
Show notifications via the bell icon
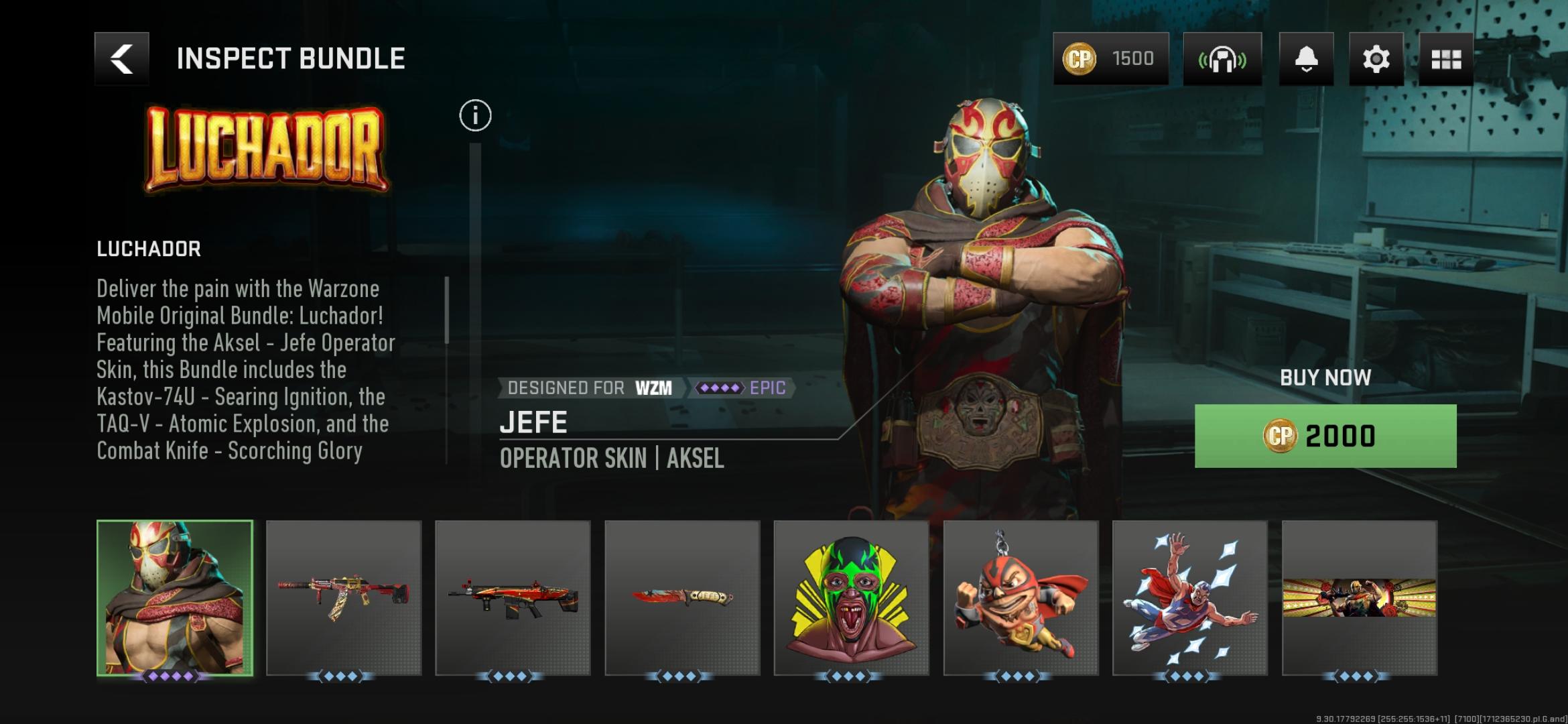tap(1306, 59)
